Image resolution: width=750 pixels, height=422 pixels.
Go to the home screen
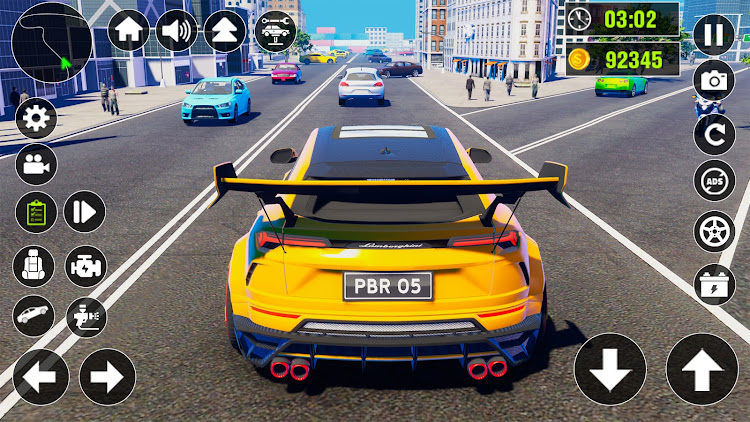coord(128,30)
